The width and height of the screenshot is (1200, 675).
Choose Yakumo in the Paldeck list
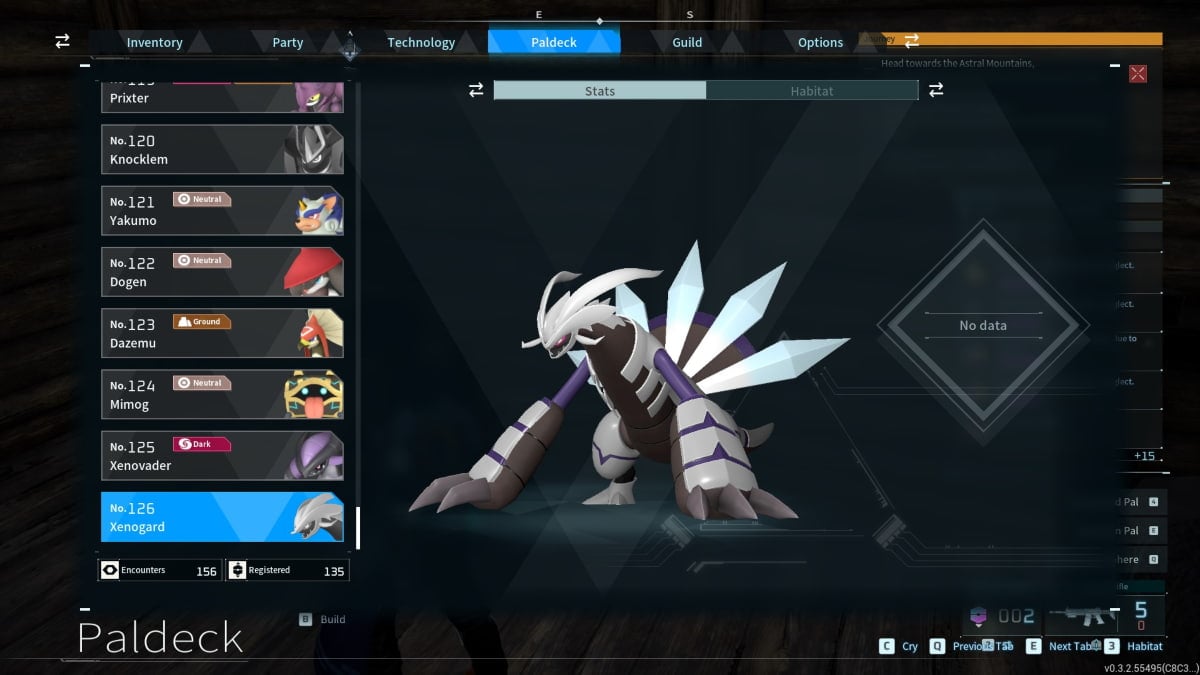pos(222,211)
